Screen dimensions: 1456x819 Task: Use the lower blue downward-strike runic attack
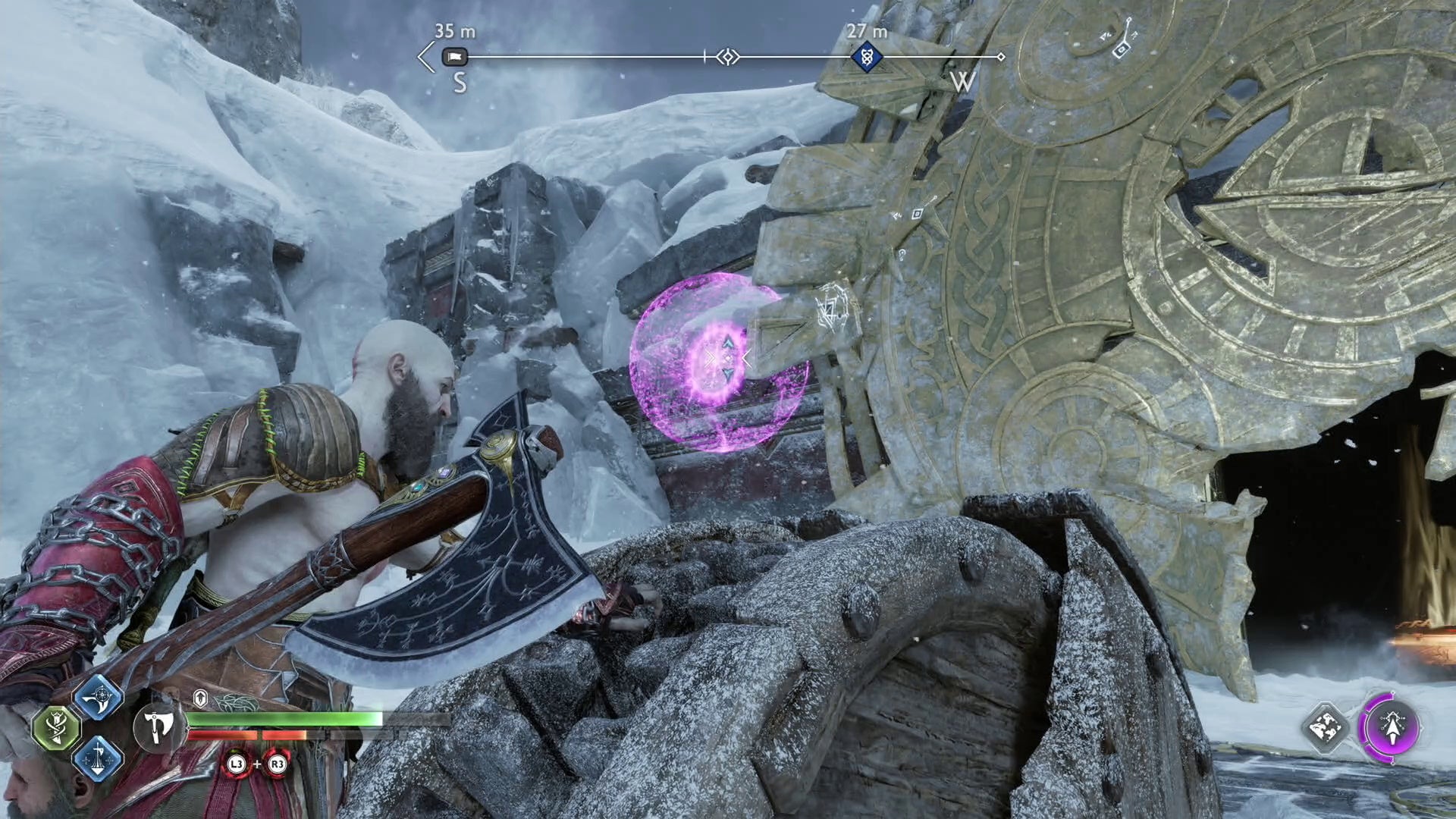click(99, 758)
